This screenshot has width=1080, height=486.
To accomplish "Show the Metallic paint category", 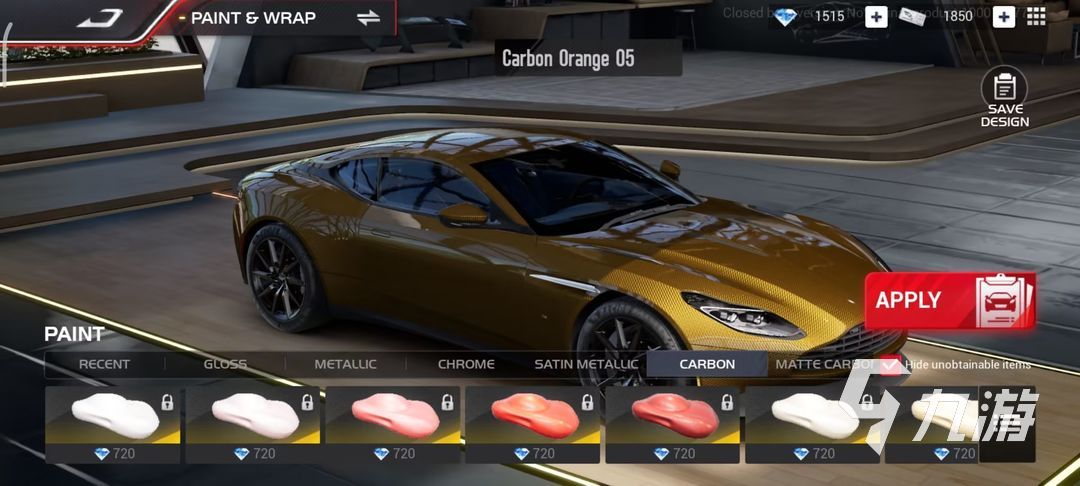I will point(345,364).
